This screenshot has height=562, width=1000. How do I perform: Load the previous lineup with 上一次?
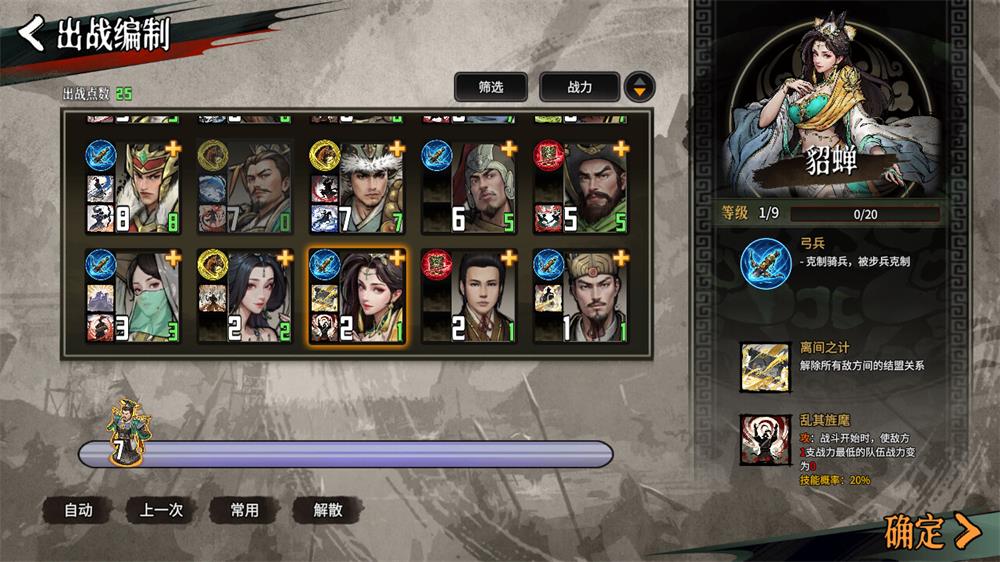161,510
